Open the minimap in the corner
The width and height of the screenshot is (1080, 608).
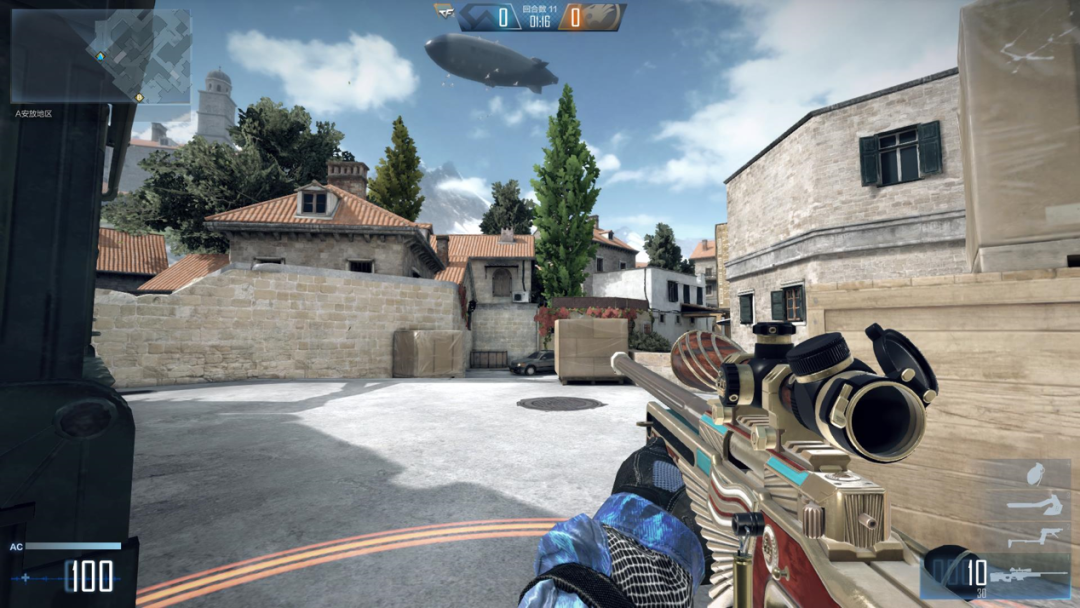point(100,55)
